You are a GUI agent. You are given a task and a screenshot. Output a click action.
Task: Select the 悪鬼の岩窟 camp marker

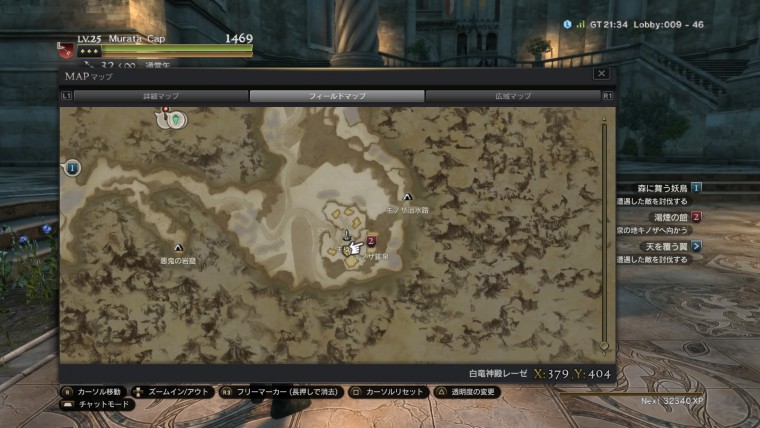(178, 247)
